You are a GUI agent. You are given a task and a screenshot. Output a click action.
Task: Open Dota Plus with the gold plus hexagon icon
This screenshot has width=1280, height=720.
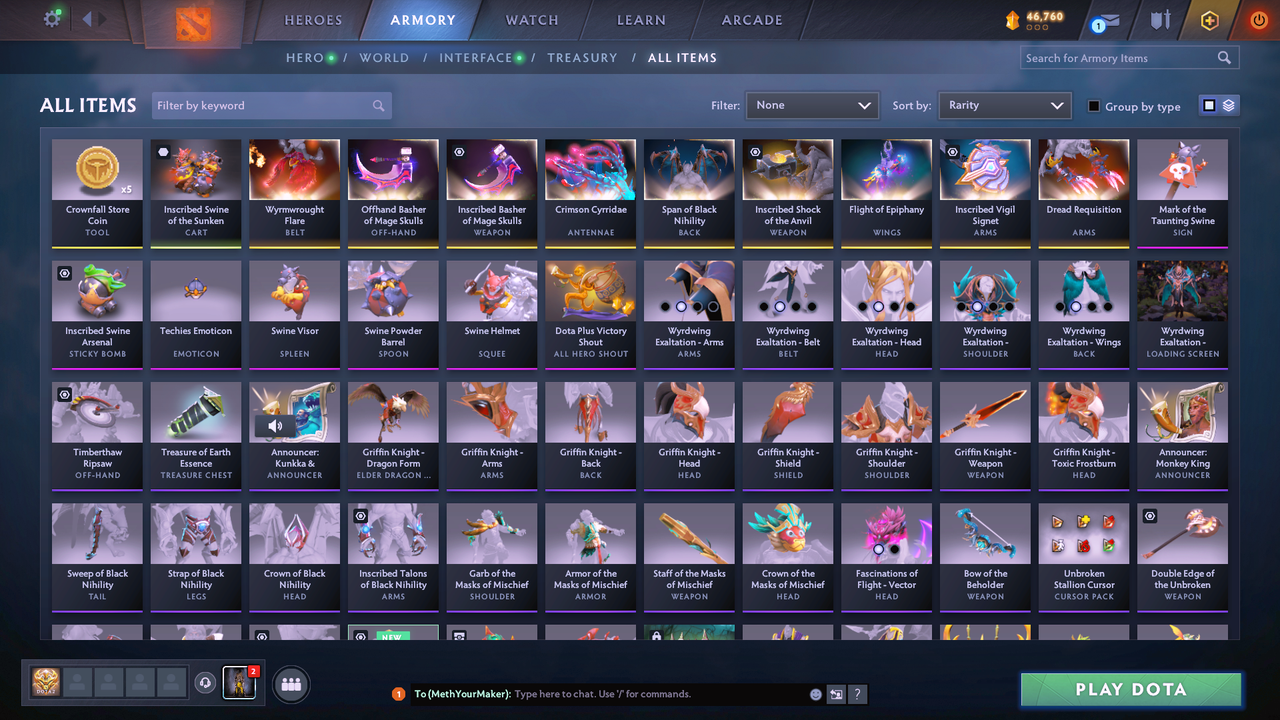pos(1208,18)
